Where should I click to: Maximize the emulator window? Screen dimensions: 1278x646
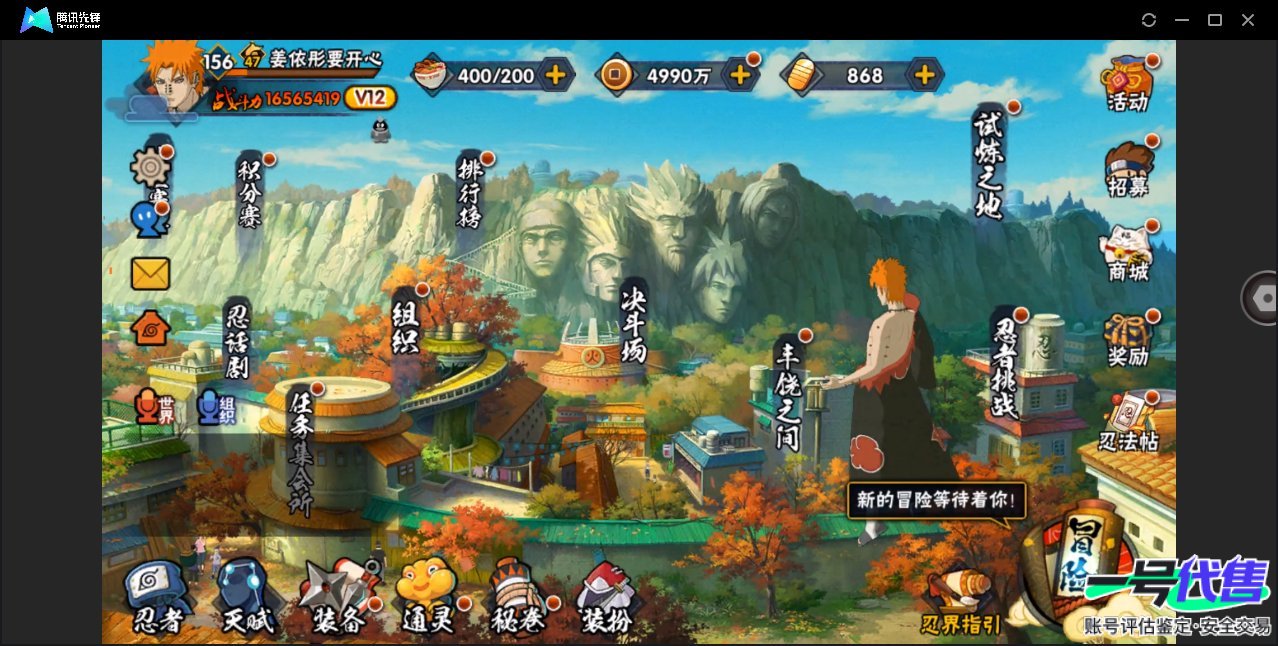coord(1215,20)
